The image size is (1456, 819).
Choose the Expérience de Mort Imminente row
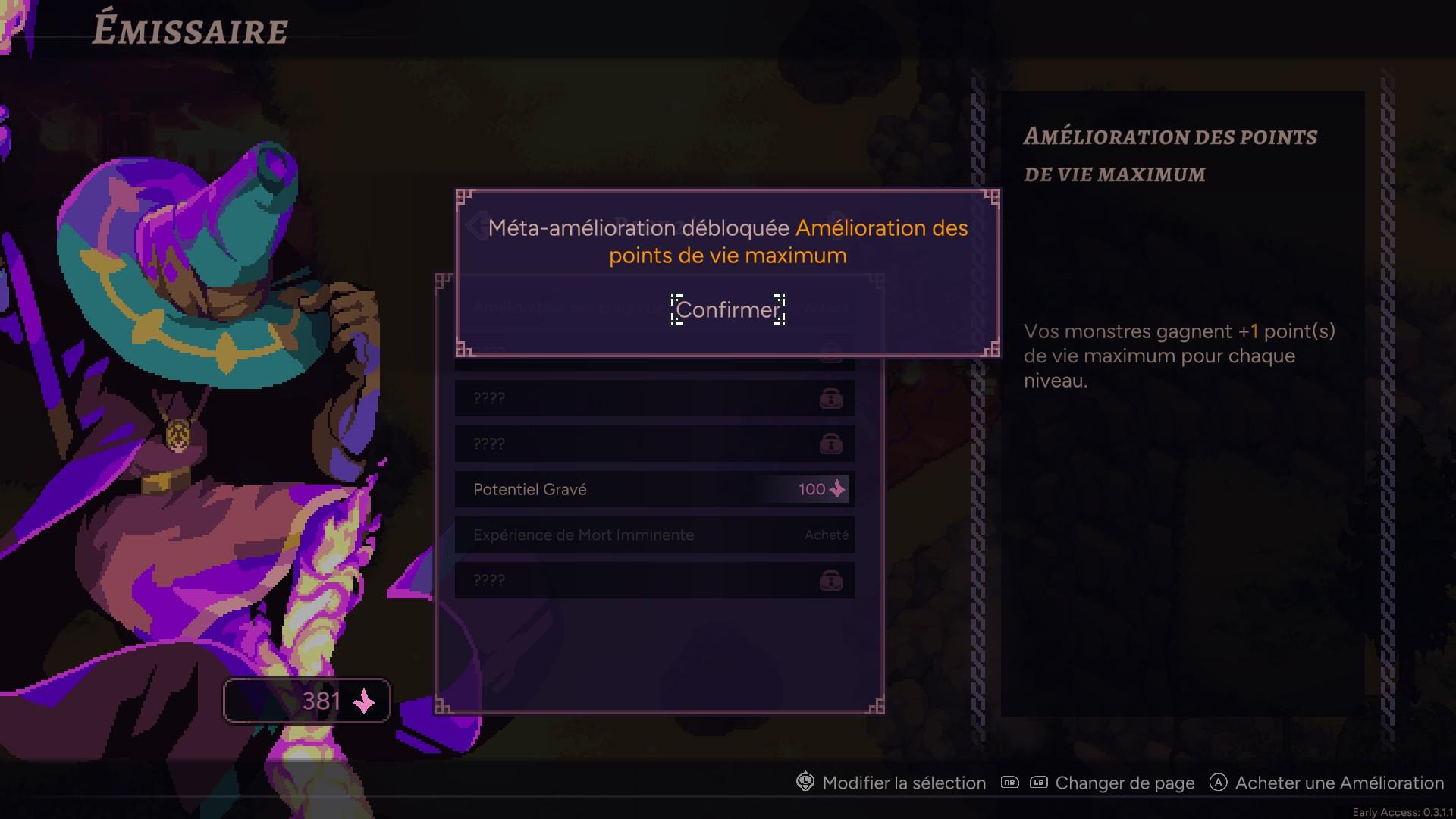tap(654, 535)
